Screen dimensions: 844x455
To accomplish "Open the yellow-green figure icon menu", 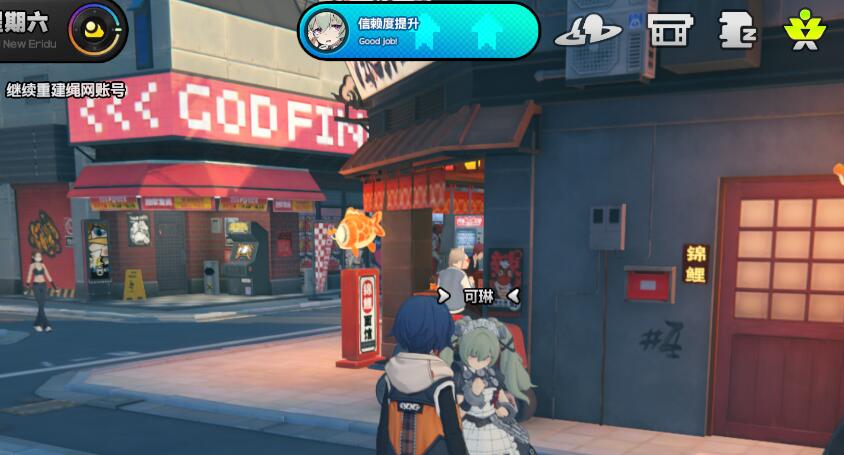I will coord(803,30).
